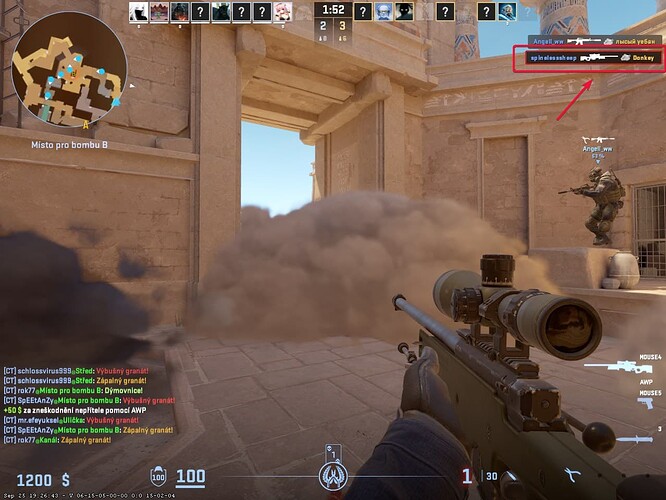Click the armor shield icon

click(x=158, y=477)
